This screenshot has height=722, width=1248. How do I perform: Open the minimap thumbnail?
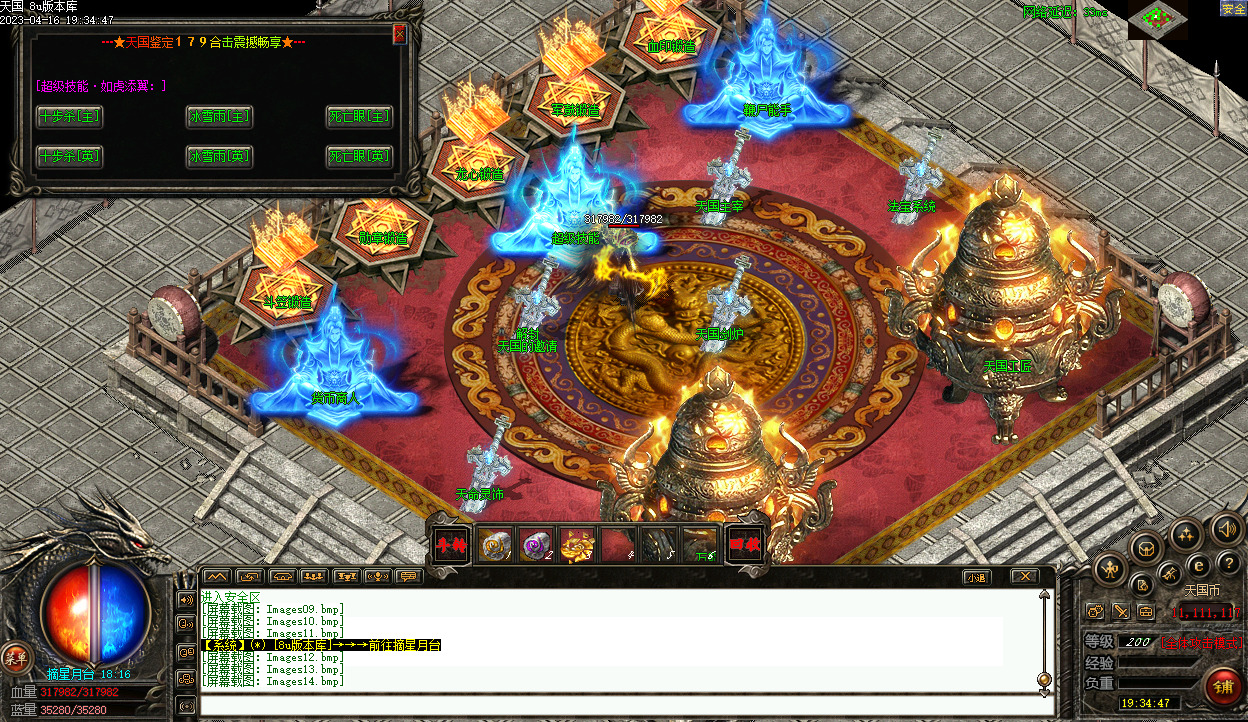pyautogui.click(x=1157, y=19)
